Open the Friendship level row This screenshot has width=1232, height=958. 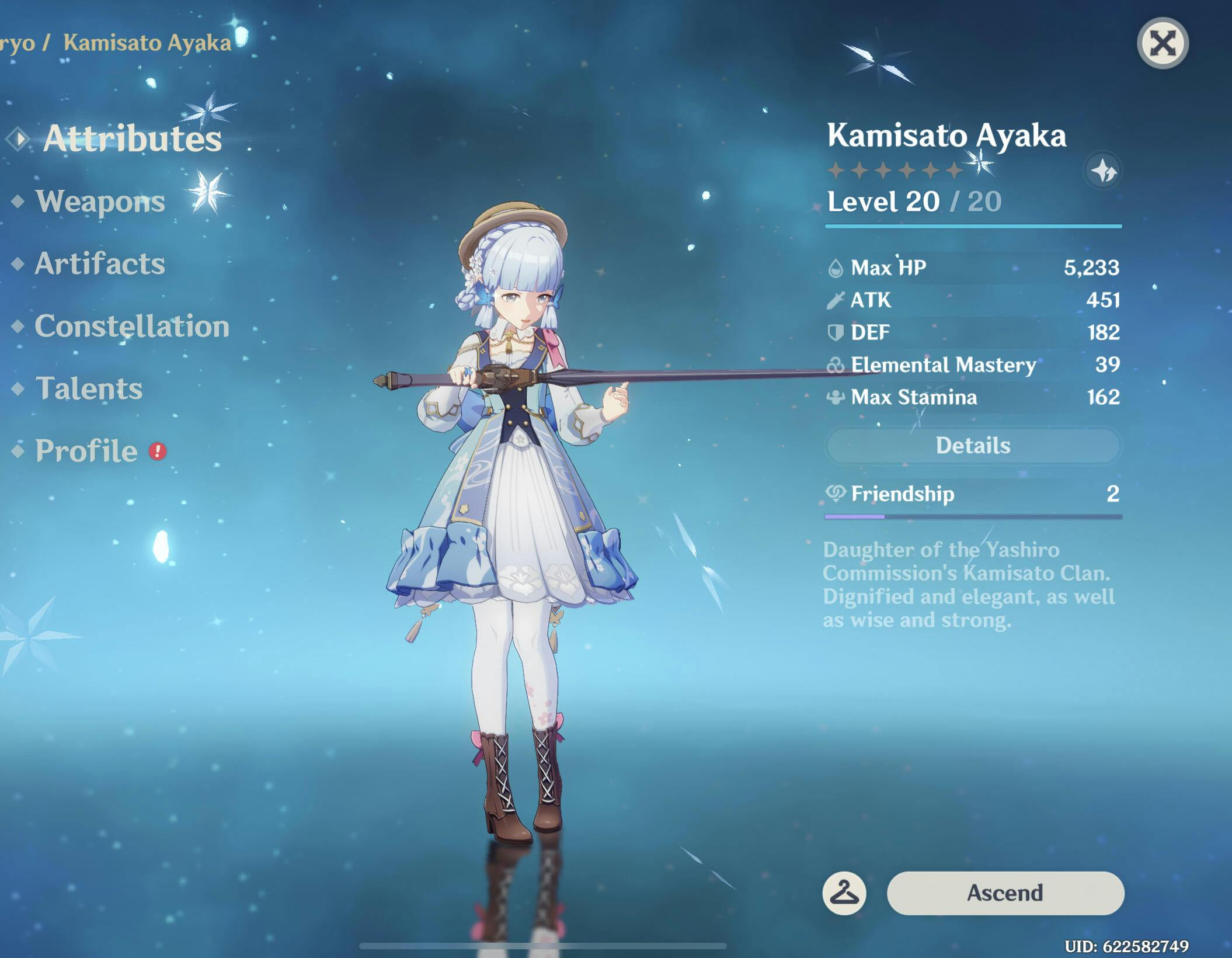[x=973, y=494]
